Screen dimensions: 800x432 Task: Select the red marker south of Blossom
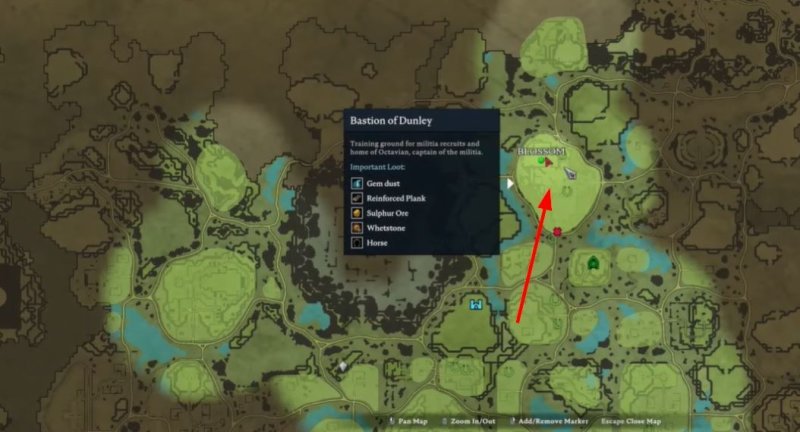[x=556, y=233]
